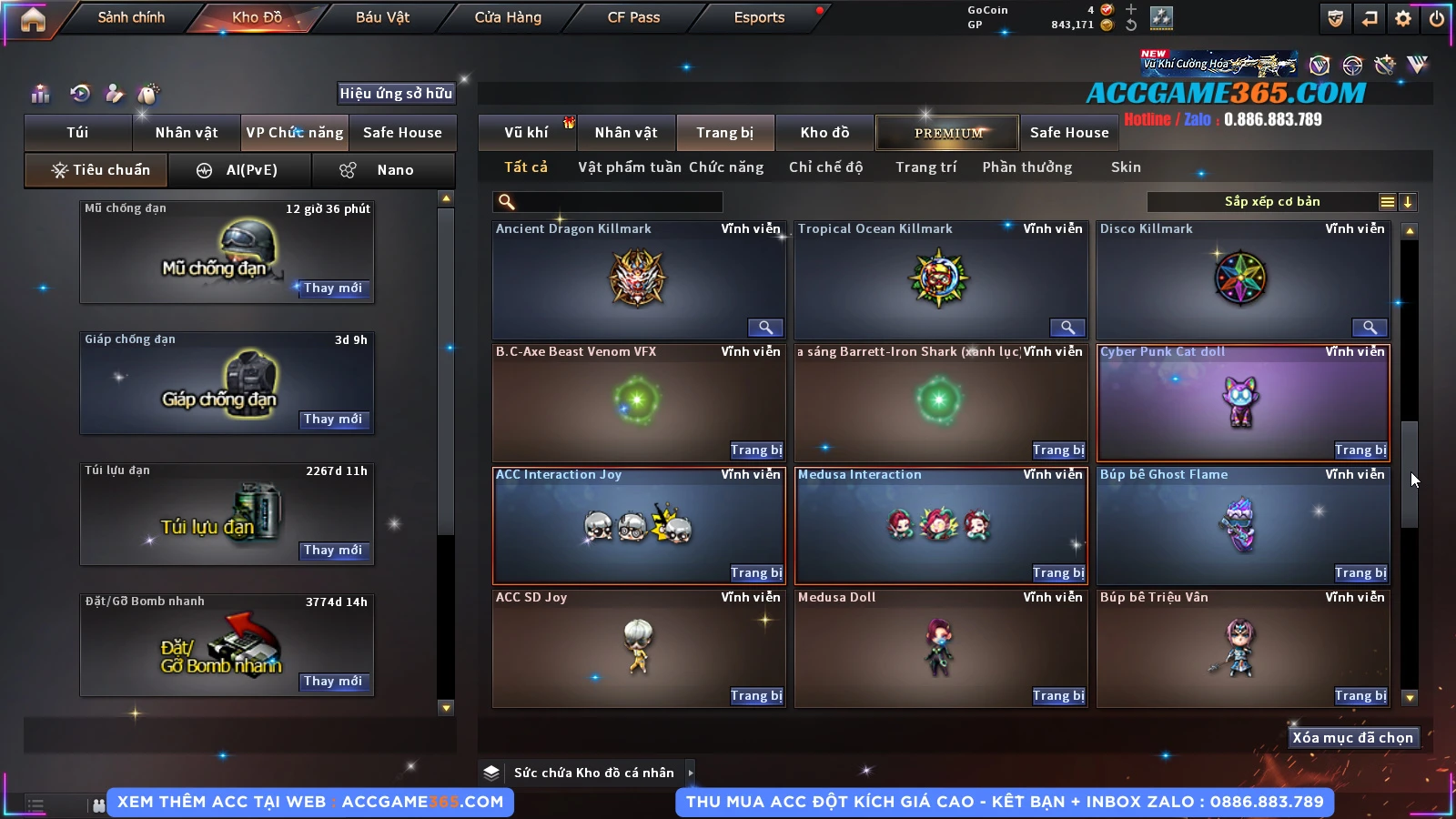Equip the Cyber Punk Cat doll
The image size is (1456, 819).
click(x=1360, y=450)
